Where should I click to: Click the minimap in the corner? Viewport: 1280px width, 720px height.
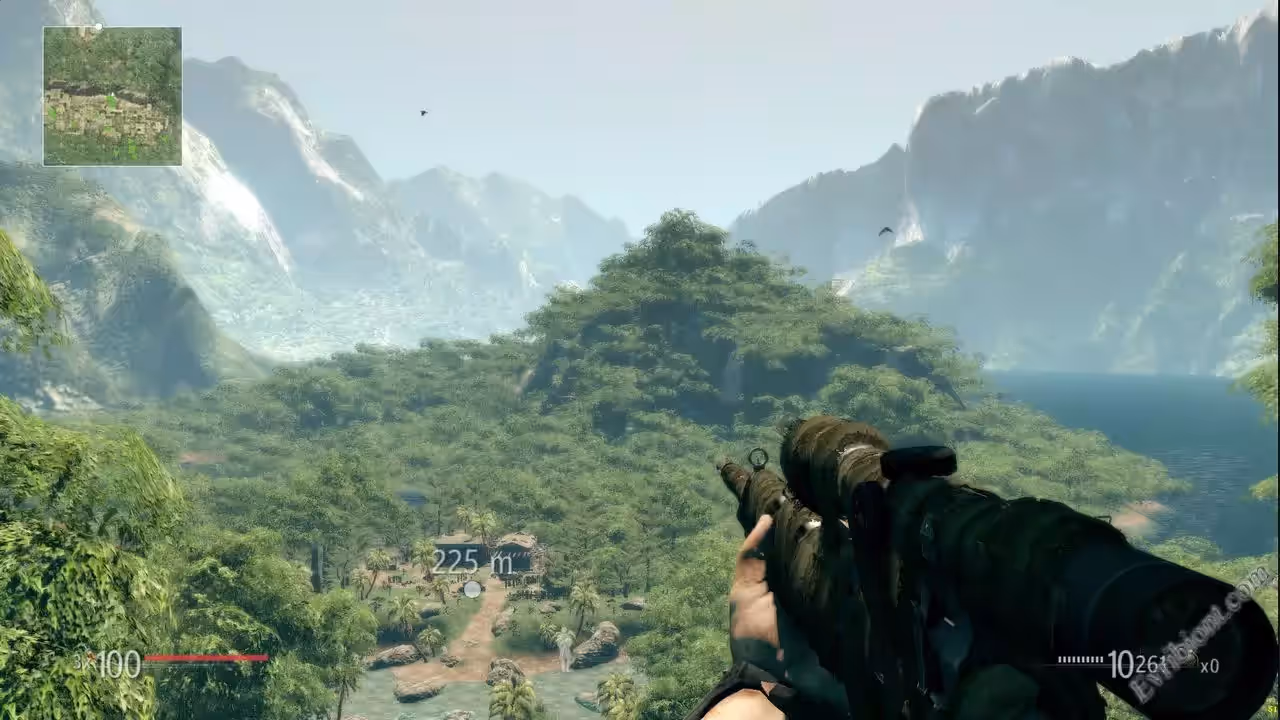point(112,96)
